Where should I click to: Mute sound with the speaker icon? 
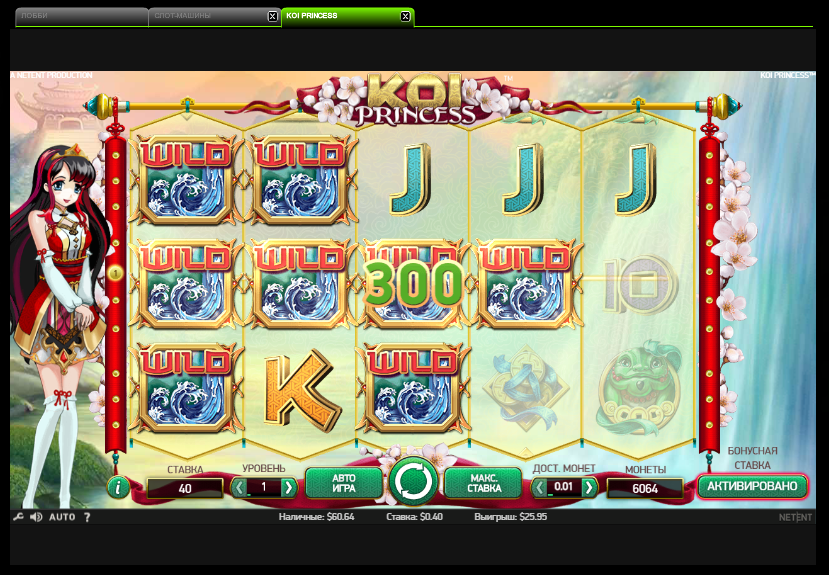(x=36, y=517)
